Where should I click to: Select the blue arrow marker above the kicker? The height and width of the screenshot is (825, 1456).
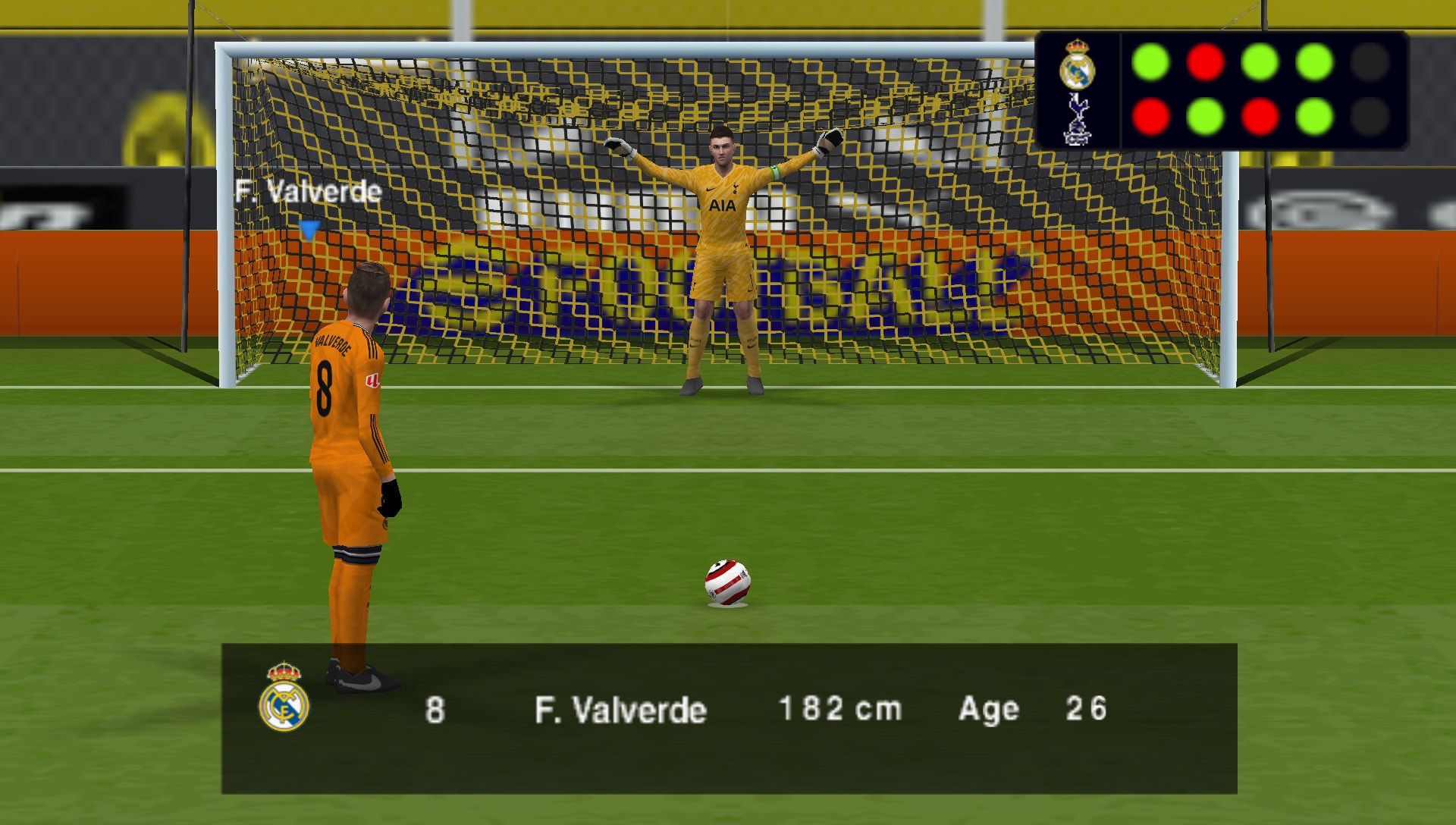pyautogui.click(x=309, y=229)
